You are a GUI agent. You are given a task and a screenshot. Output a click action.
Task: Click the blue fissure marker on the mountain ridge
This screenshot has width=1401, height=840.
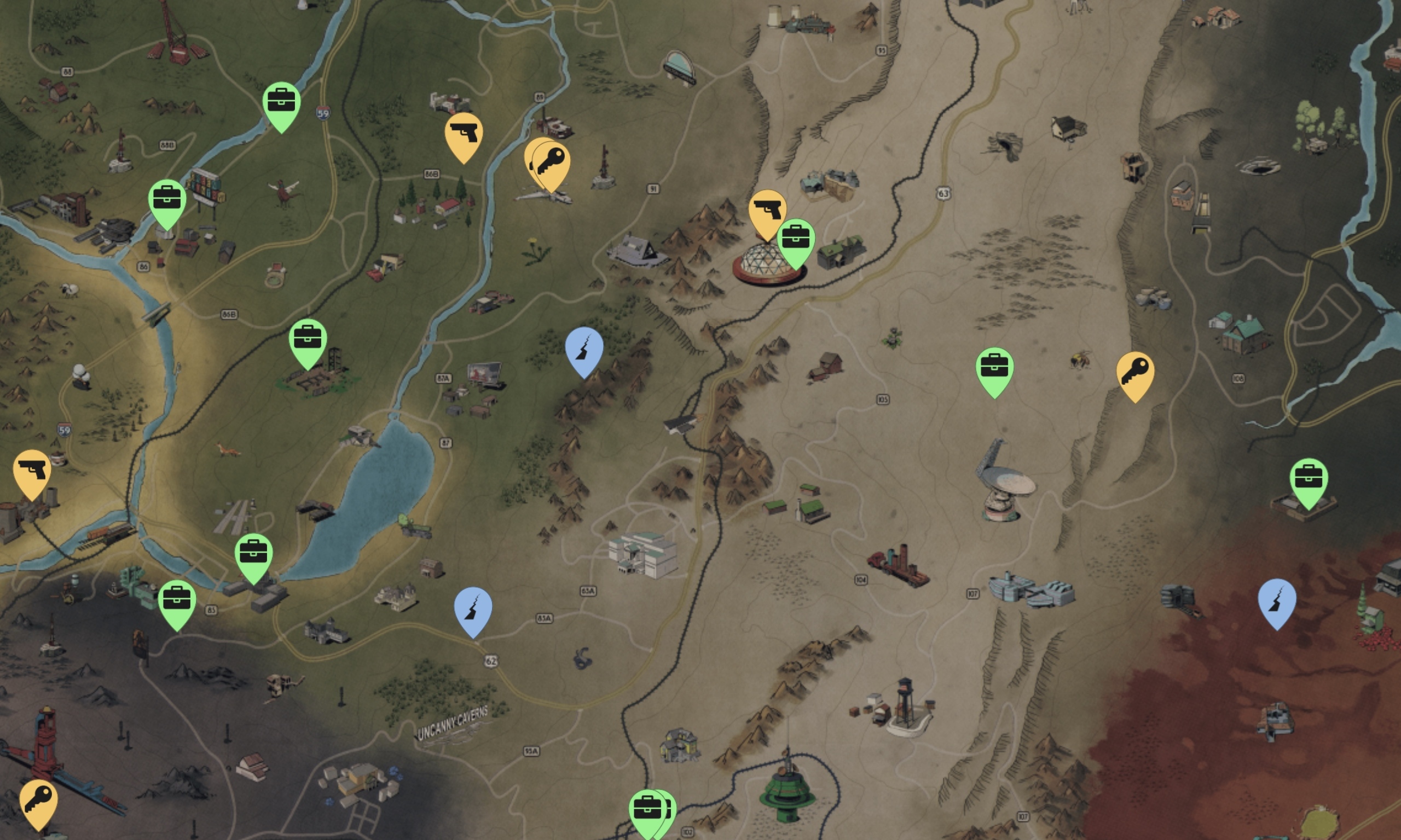(583, 347)
